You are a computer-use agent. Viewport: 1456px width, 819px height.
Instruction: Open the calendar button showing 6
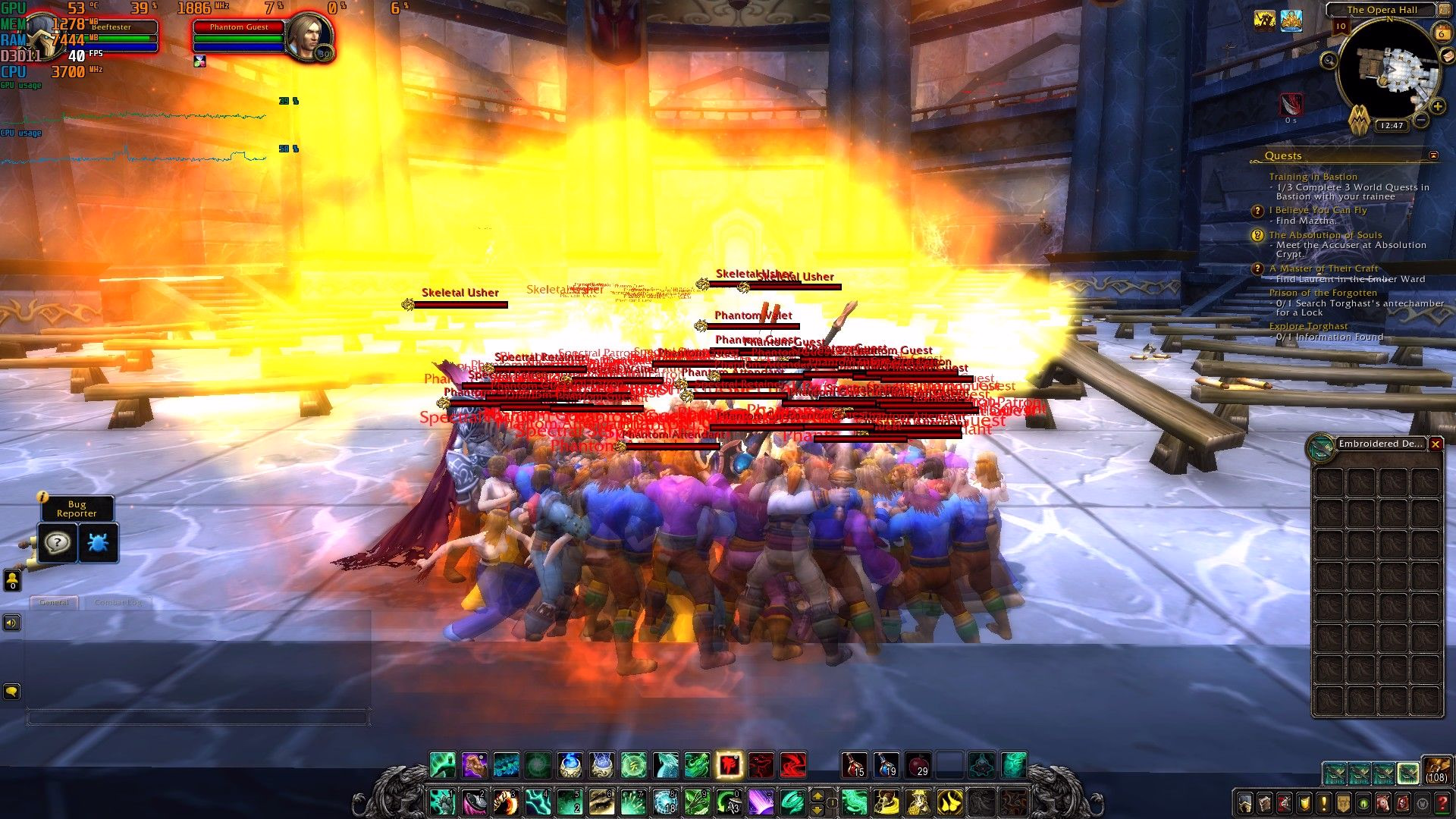tap(1441, 33)
